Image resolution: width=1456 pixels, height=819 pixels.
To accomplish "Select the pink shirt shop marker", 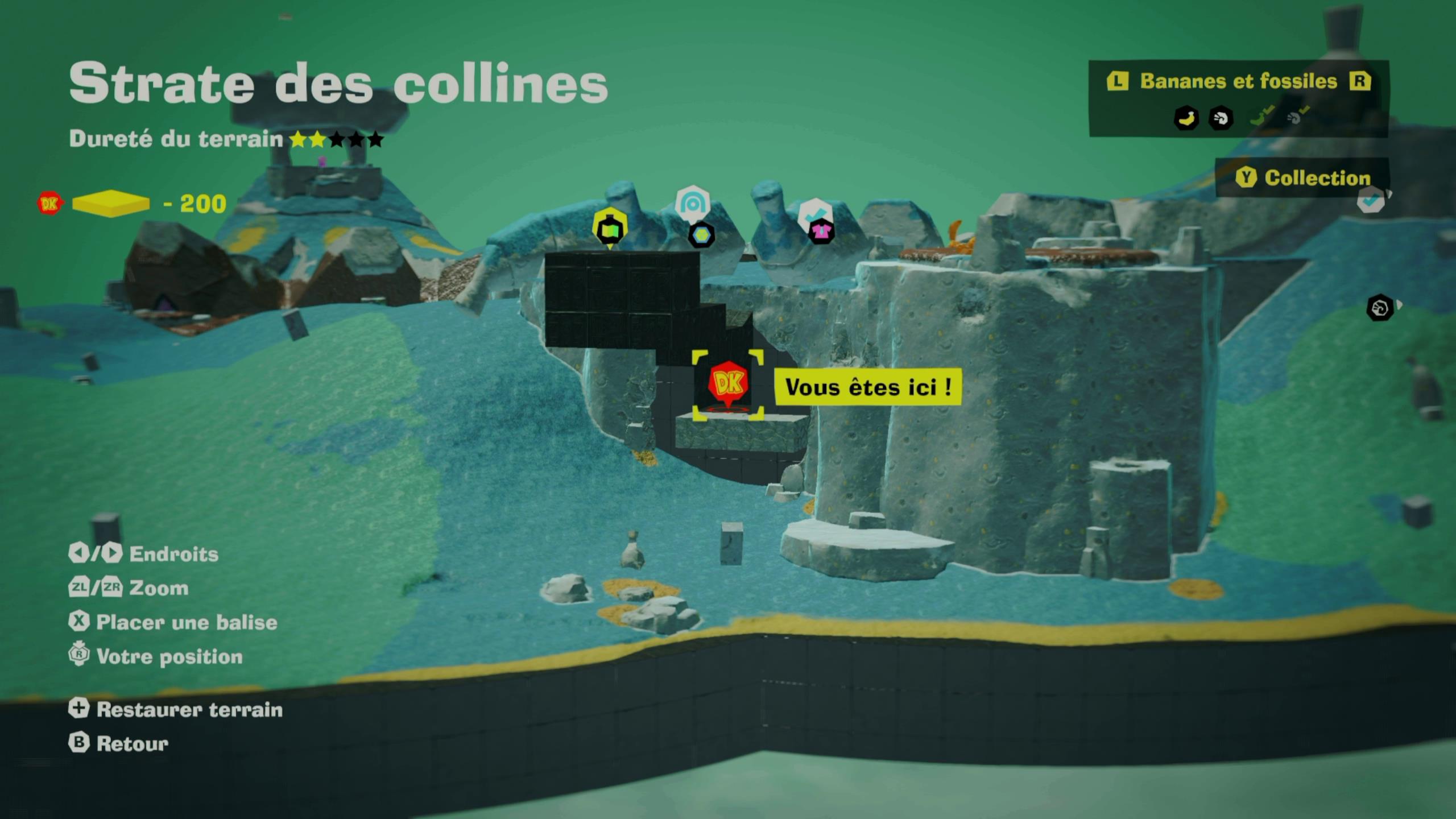I will click(x=821, y=230).
